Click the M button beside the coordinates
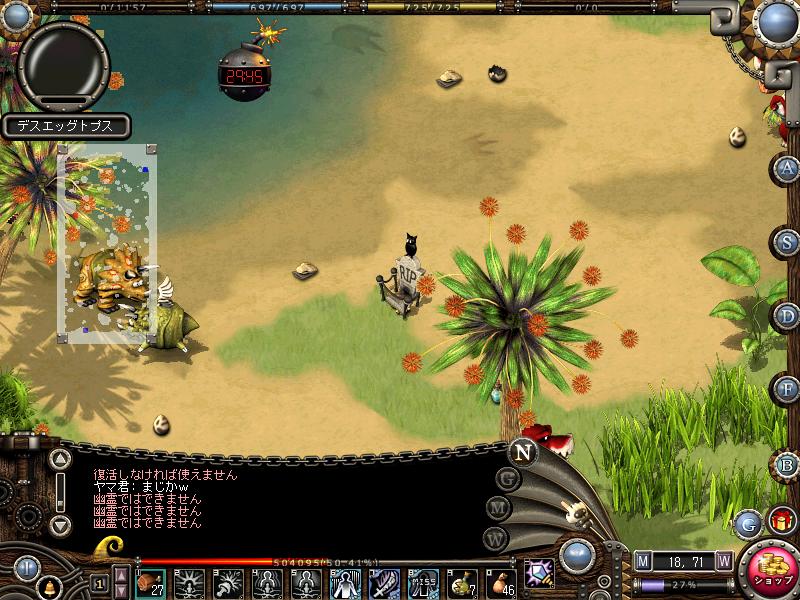The image size is (800, 600). pos(643,561)
